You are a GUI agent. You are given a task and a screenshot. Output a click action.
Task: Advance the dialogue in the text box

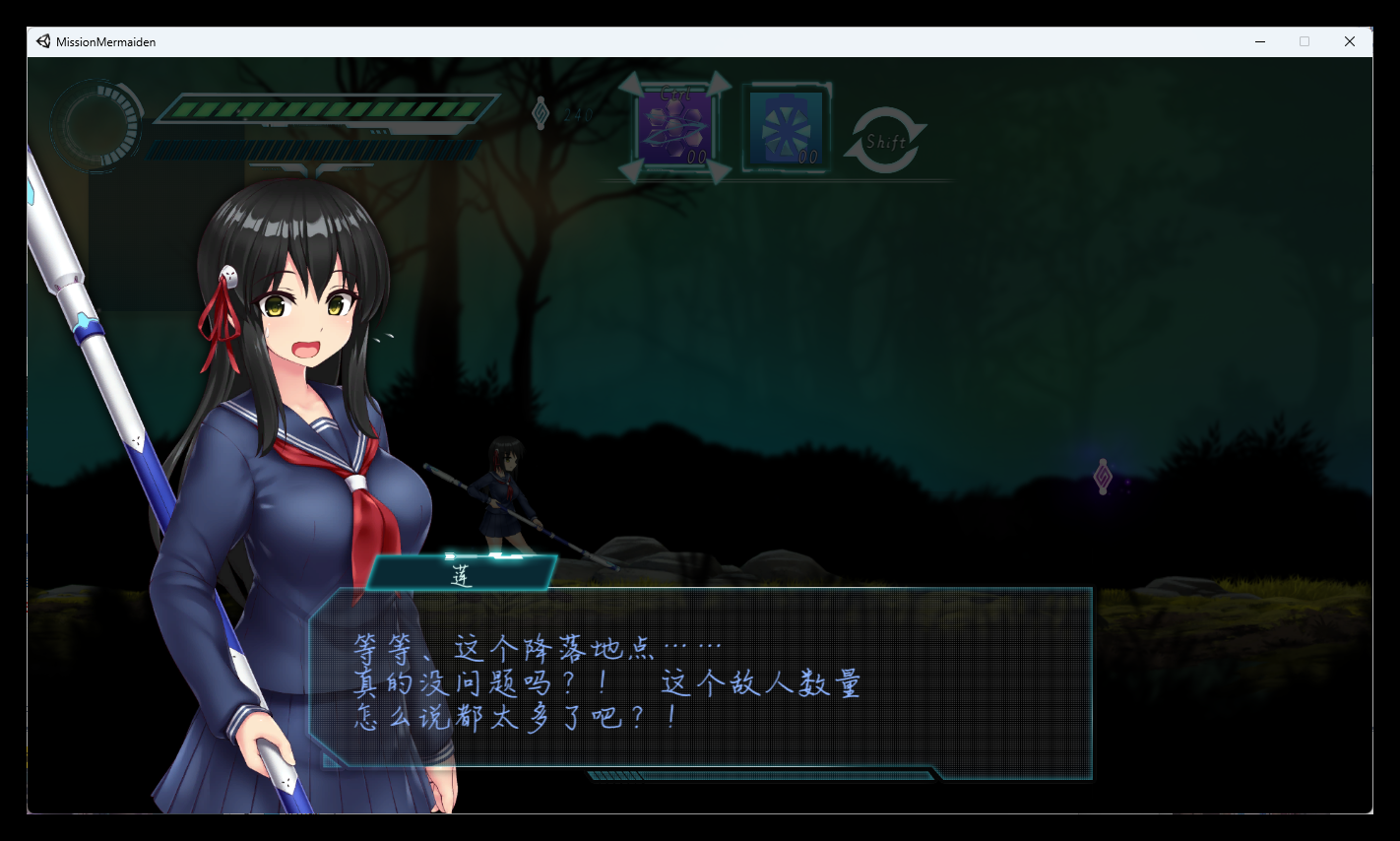click(701, 683)
